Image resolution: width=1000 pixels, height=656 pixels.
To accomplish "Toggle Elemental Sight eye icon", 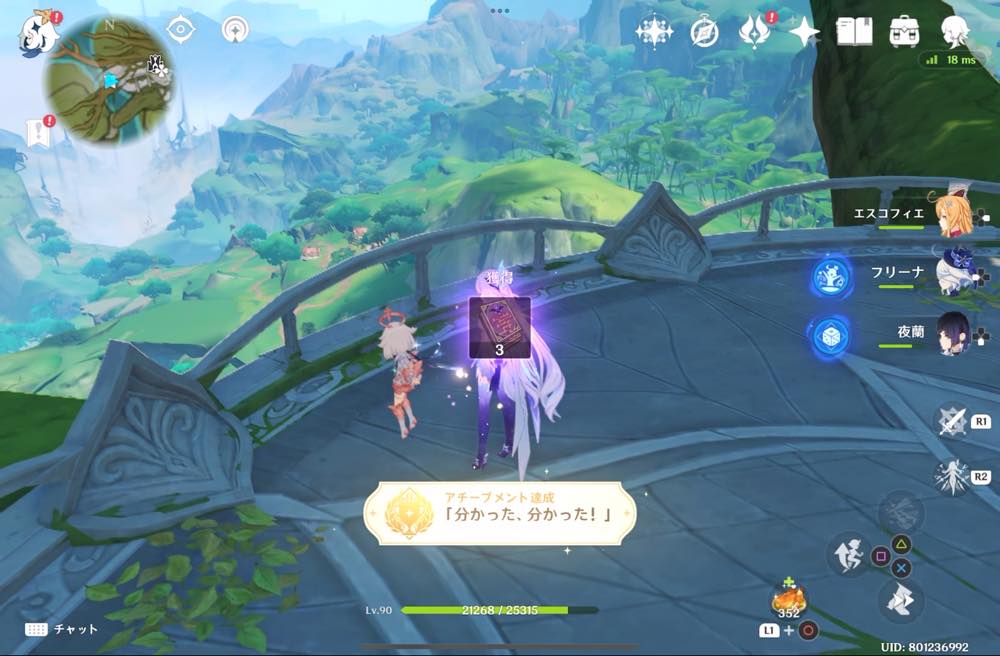I will (x=180, y=30).
